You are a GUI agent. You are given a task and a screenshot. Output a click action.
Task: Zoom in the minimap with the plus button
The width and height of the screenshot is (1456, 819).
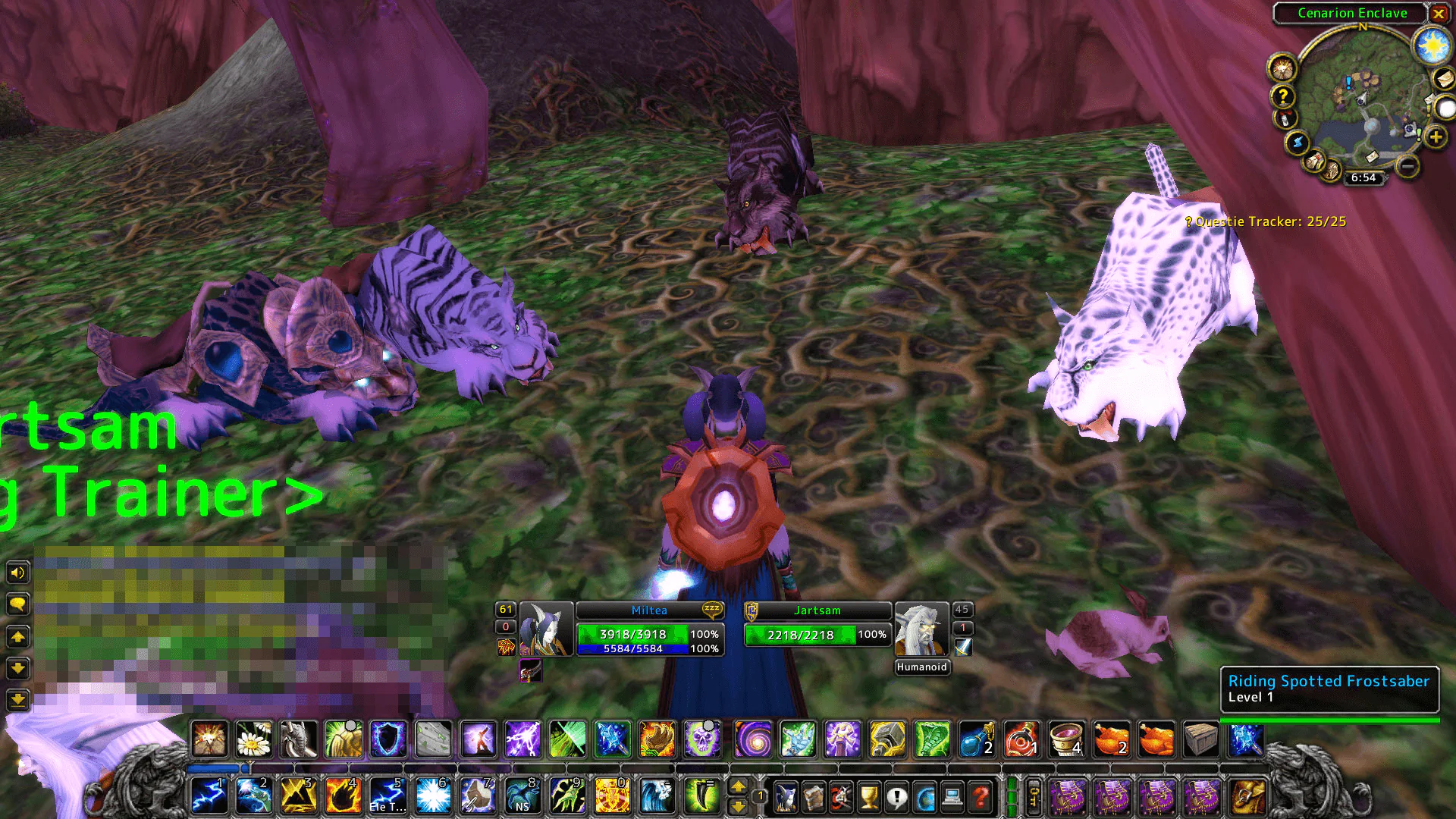tap(1435, 137)
